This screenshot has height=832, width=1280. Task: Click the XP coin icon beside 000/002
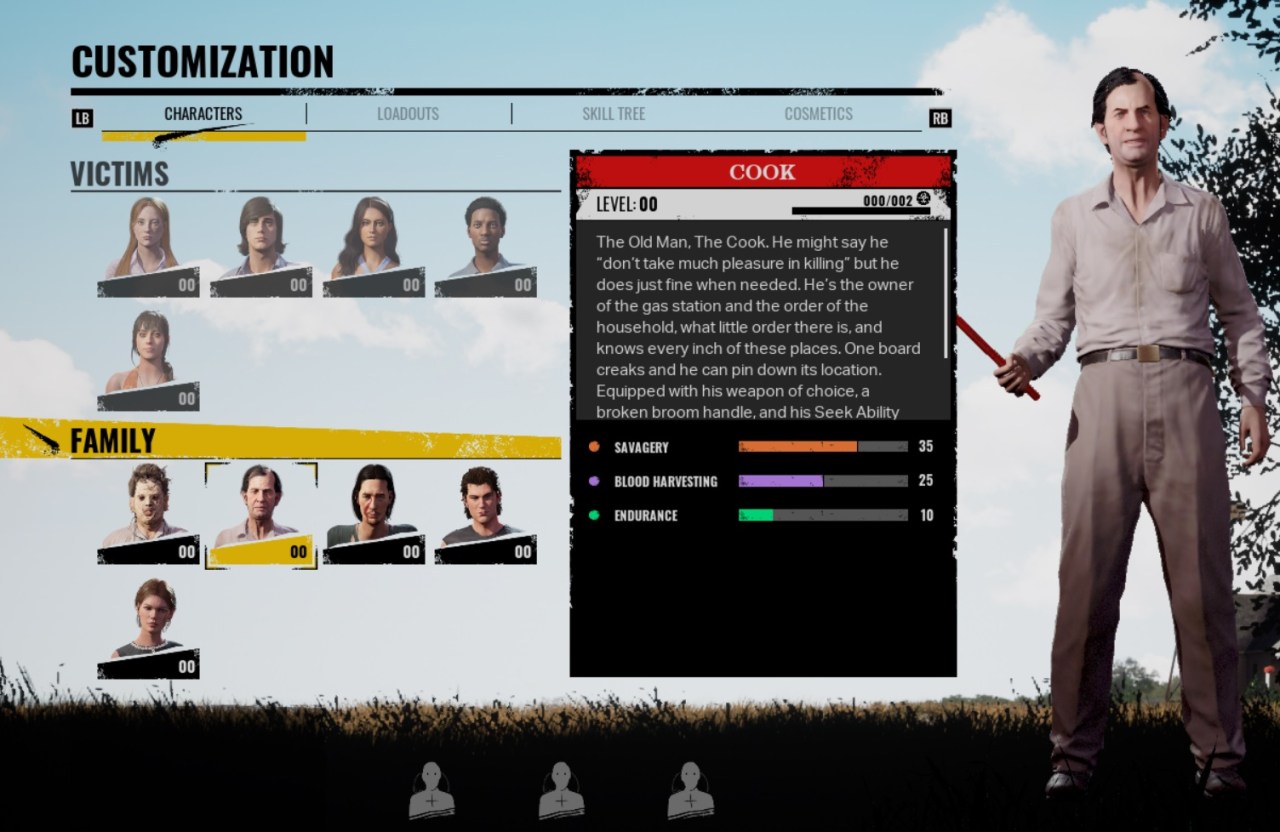[x=925, y=199]
